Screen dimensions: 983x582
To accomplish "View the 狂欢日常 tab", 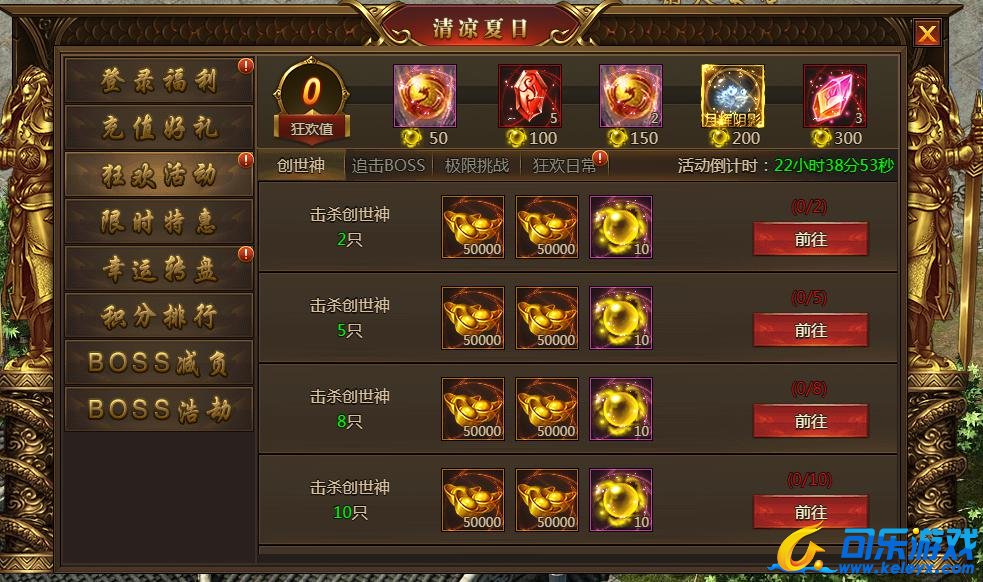I will (565, 165).
